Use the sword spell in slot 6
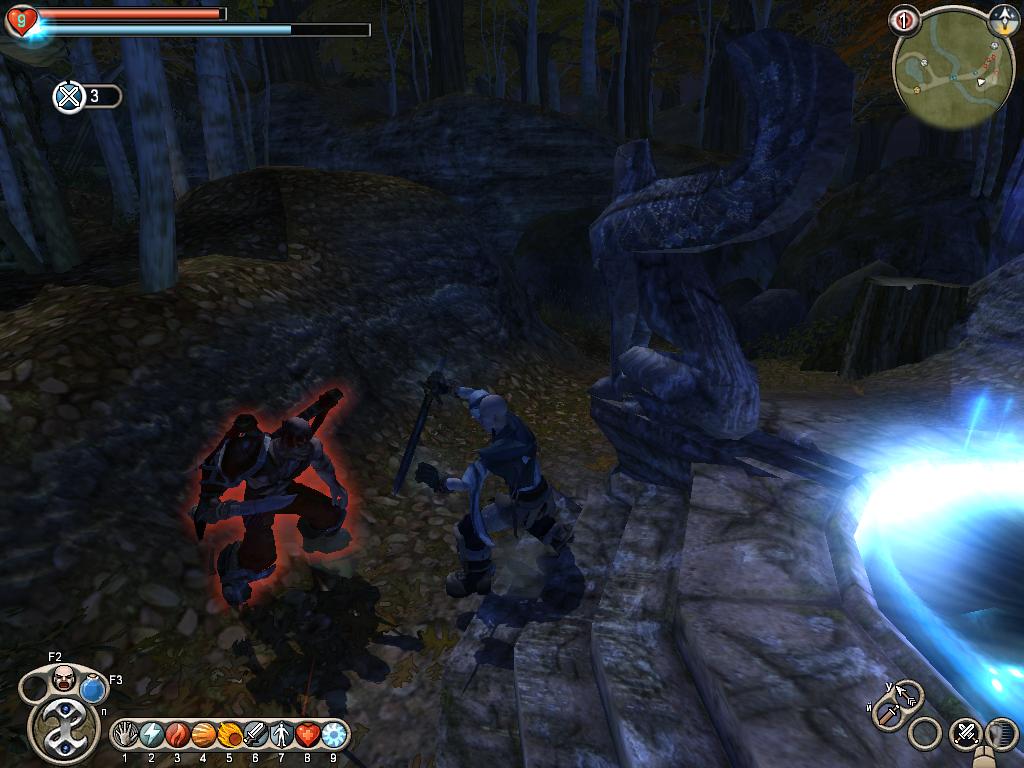Viewport: 1024px width, 768px height. coord(255,735)
